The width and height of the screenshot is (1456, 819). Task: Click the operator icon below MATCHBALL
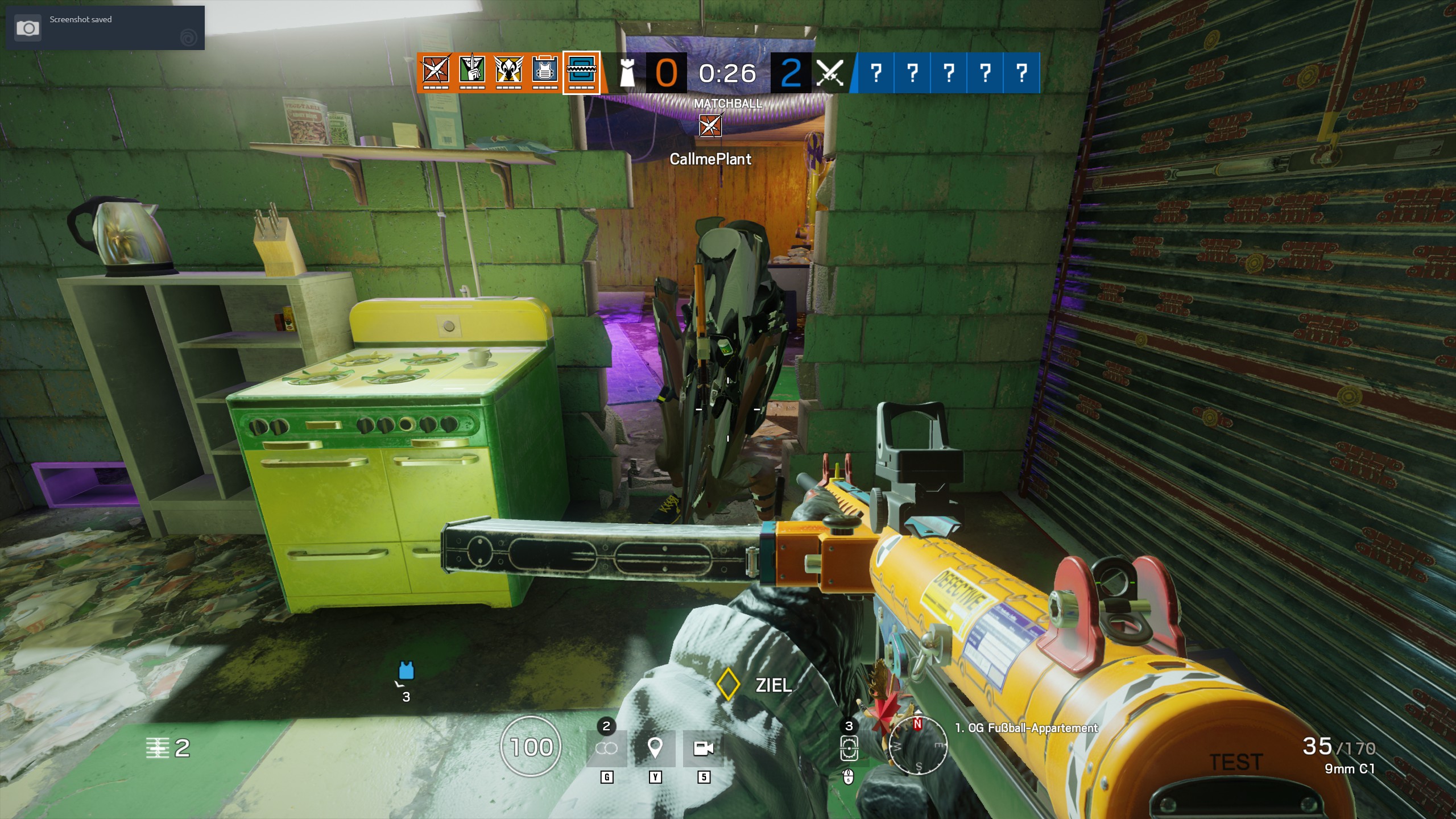[x=710, y=125]
